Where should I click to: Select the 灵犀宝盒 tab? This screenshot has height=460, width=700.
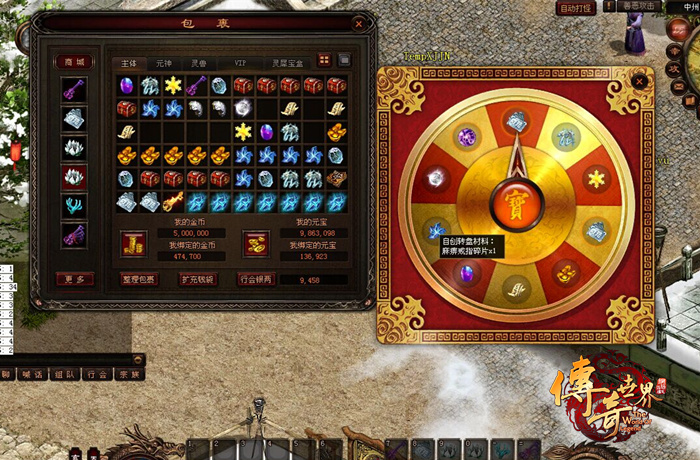(x=287, y=63)
